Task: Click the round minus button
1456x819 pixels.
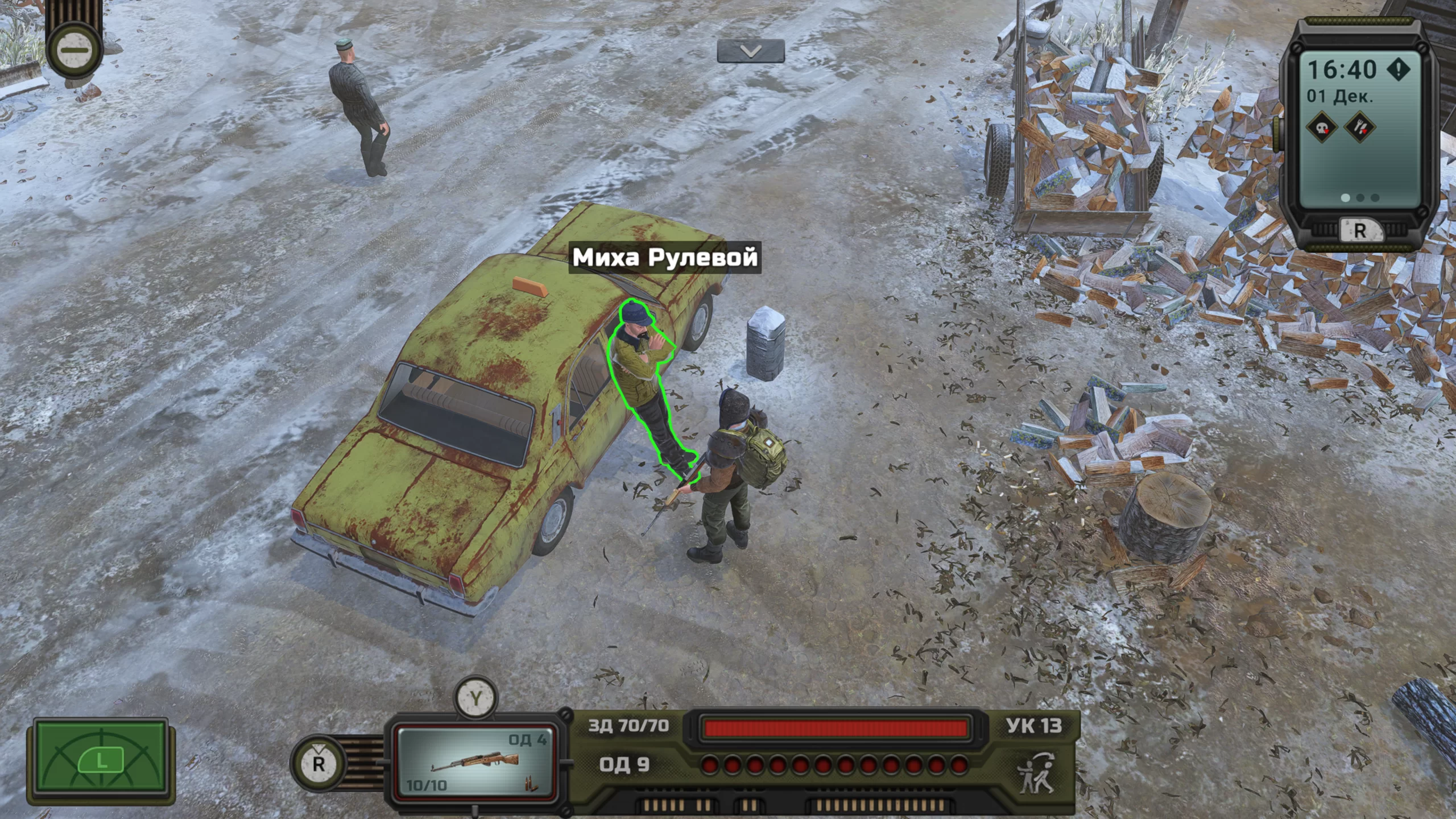Action: tap(75, 50)
